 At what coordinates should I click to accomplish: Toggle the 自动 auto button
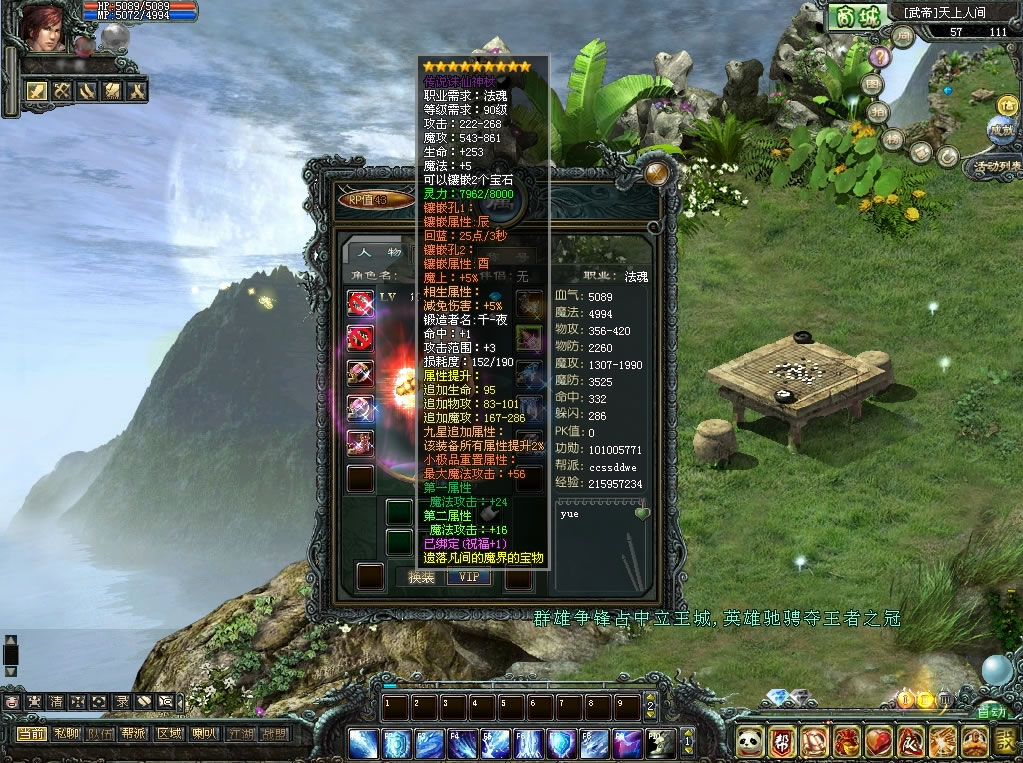coord(991,712)
